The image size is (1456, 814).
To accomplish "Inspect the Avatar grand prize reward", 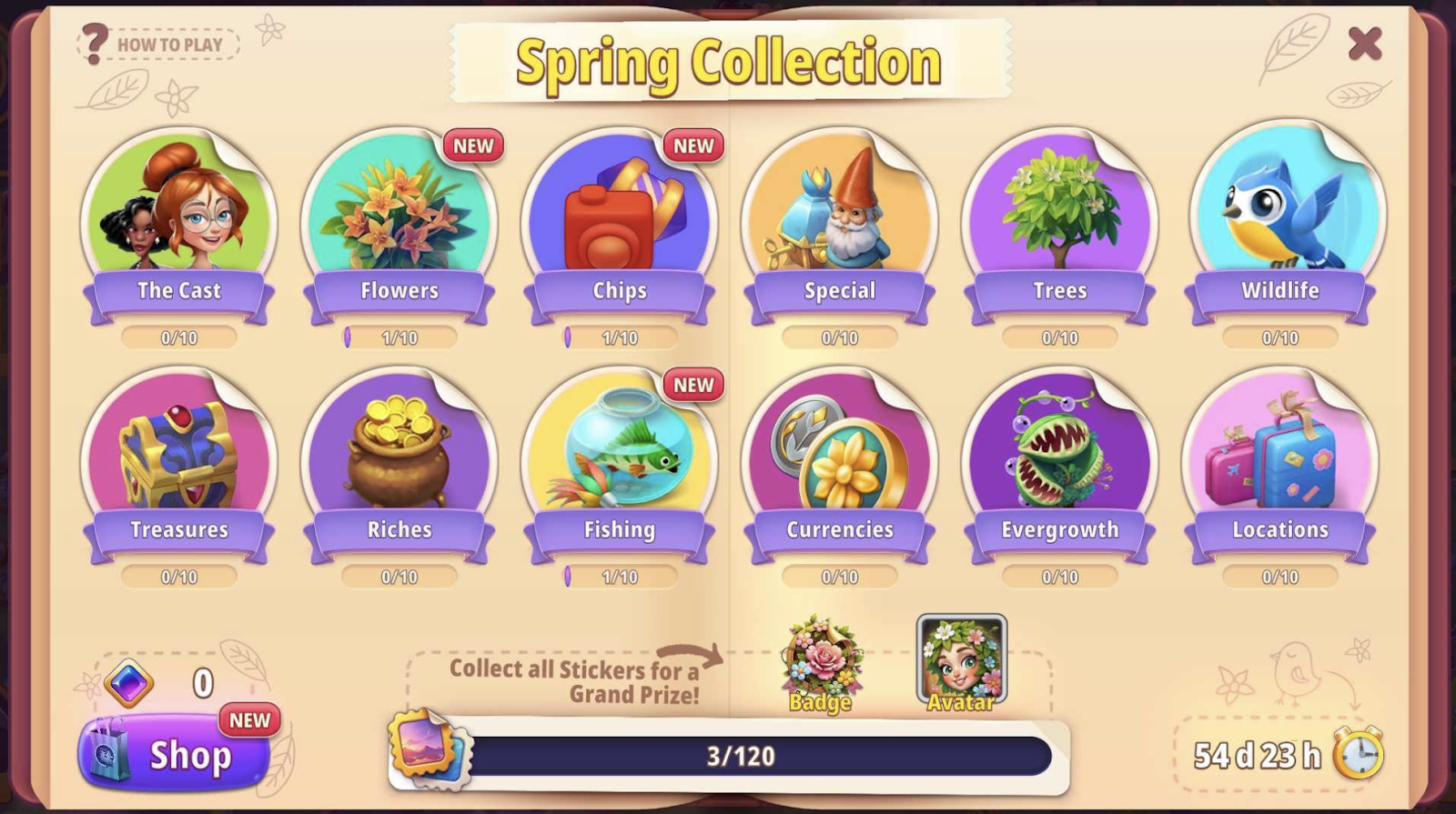I will (x=961, y=661).
